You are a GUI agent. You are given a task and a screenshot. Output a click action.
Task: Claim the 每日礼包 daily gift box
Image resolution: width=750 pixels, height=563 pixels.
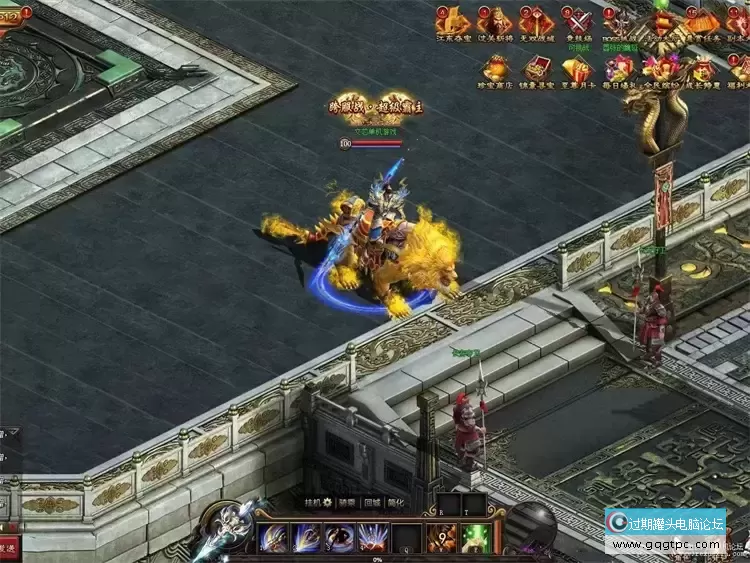click(621, 68)
